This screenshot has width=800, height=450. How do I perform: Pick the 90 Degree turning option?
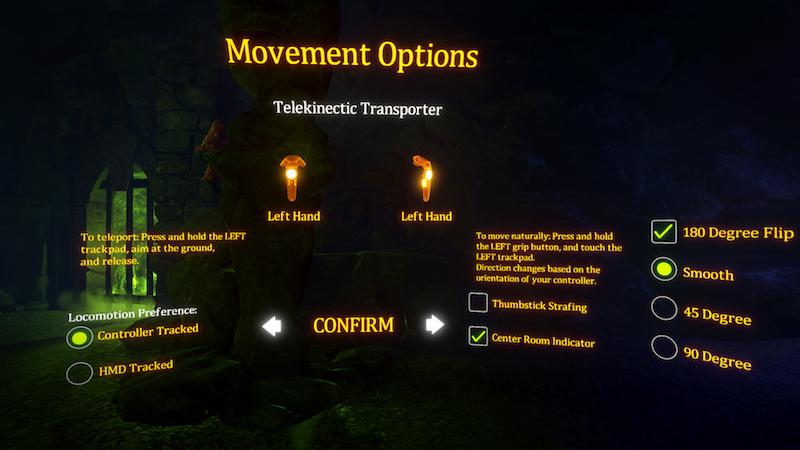coord(663,347)
